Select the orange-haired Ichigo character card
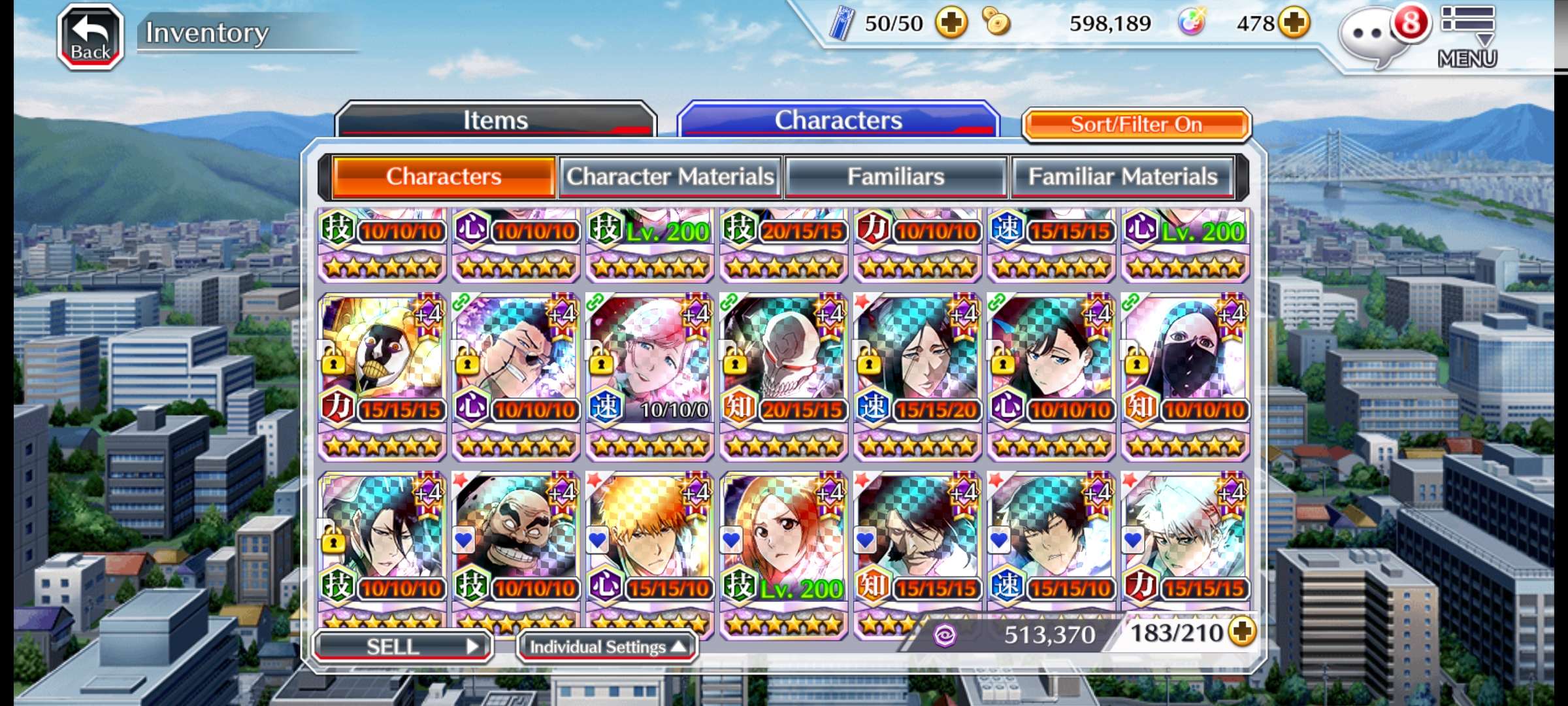The height and width of the screenshot is (706, 1568). (x=649, y=537)
